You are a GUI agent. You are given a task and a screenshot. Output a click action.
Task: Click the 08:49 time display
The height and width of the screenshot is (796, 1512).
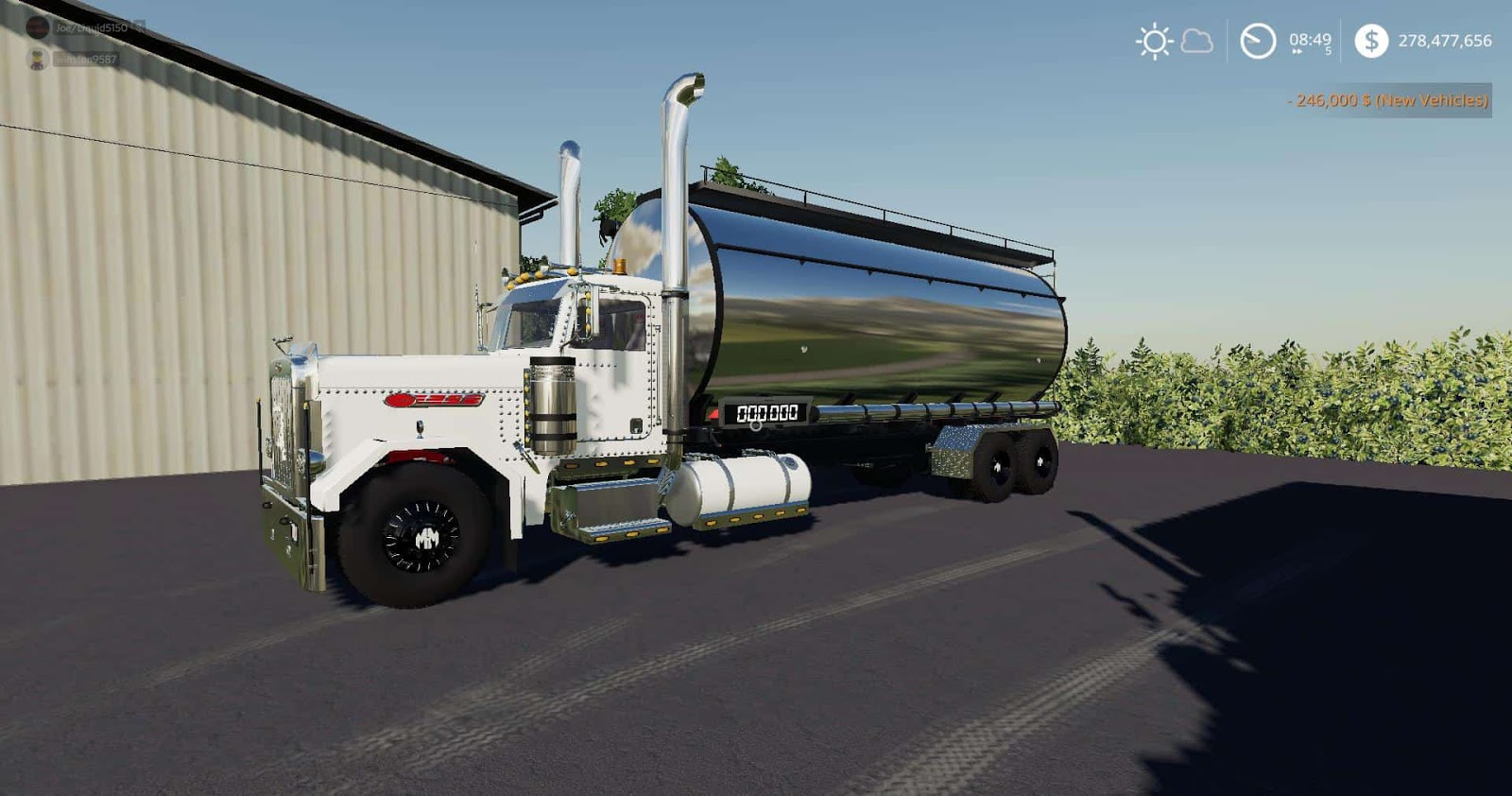(x=1309, y=40)
